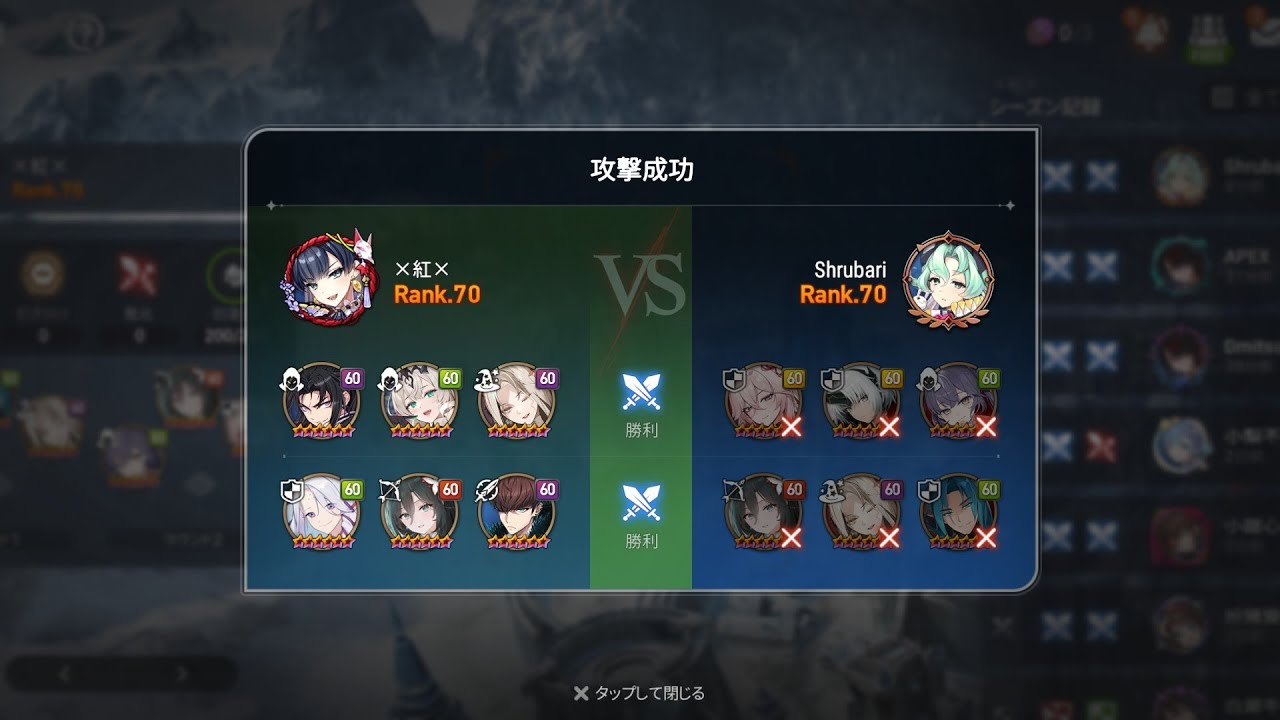This screenshot has height=720, width=1280.
Task: View the brown-haired male hero in second team
Action: [517, 512]
